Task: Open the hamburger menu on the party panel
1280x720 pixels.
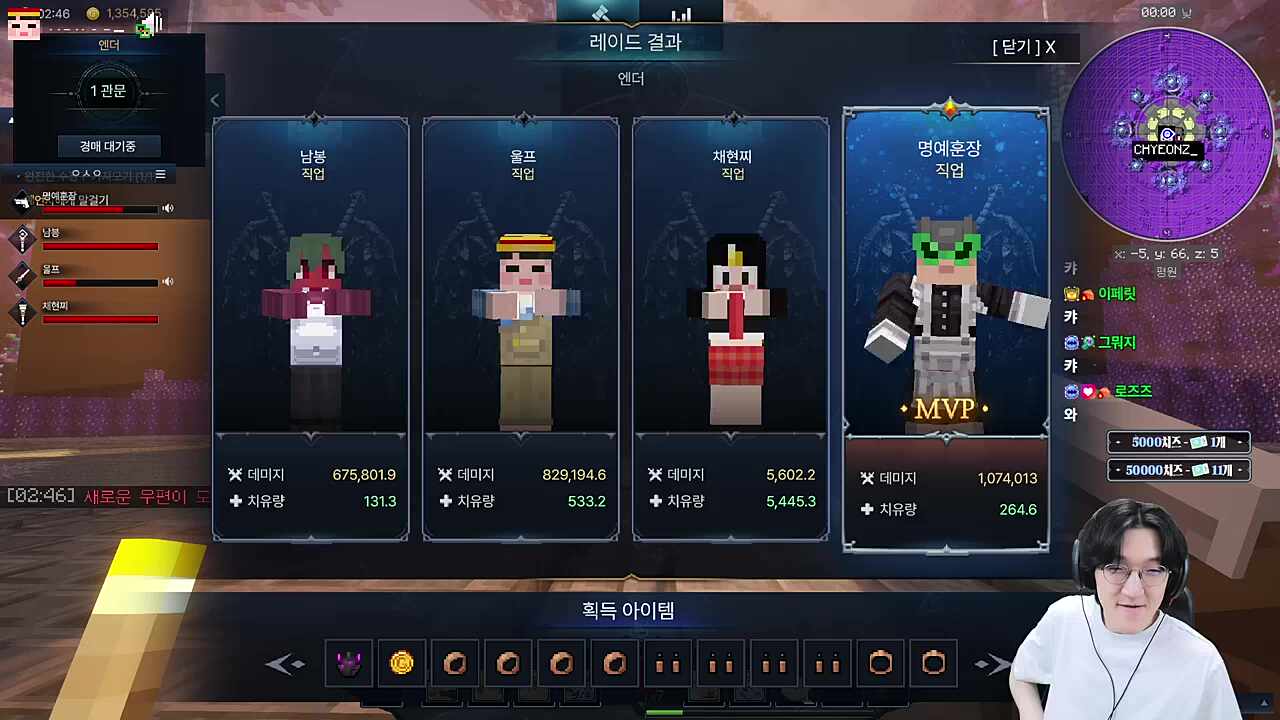Action: (160, 174)
